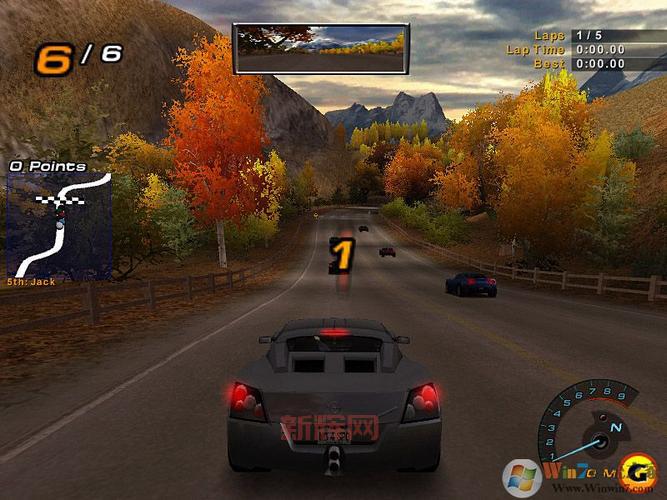Click the track minimap

pyautogui.click(x=59, y=226)
